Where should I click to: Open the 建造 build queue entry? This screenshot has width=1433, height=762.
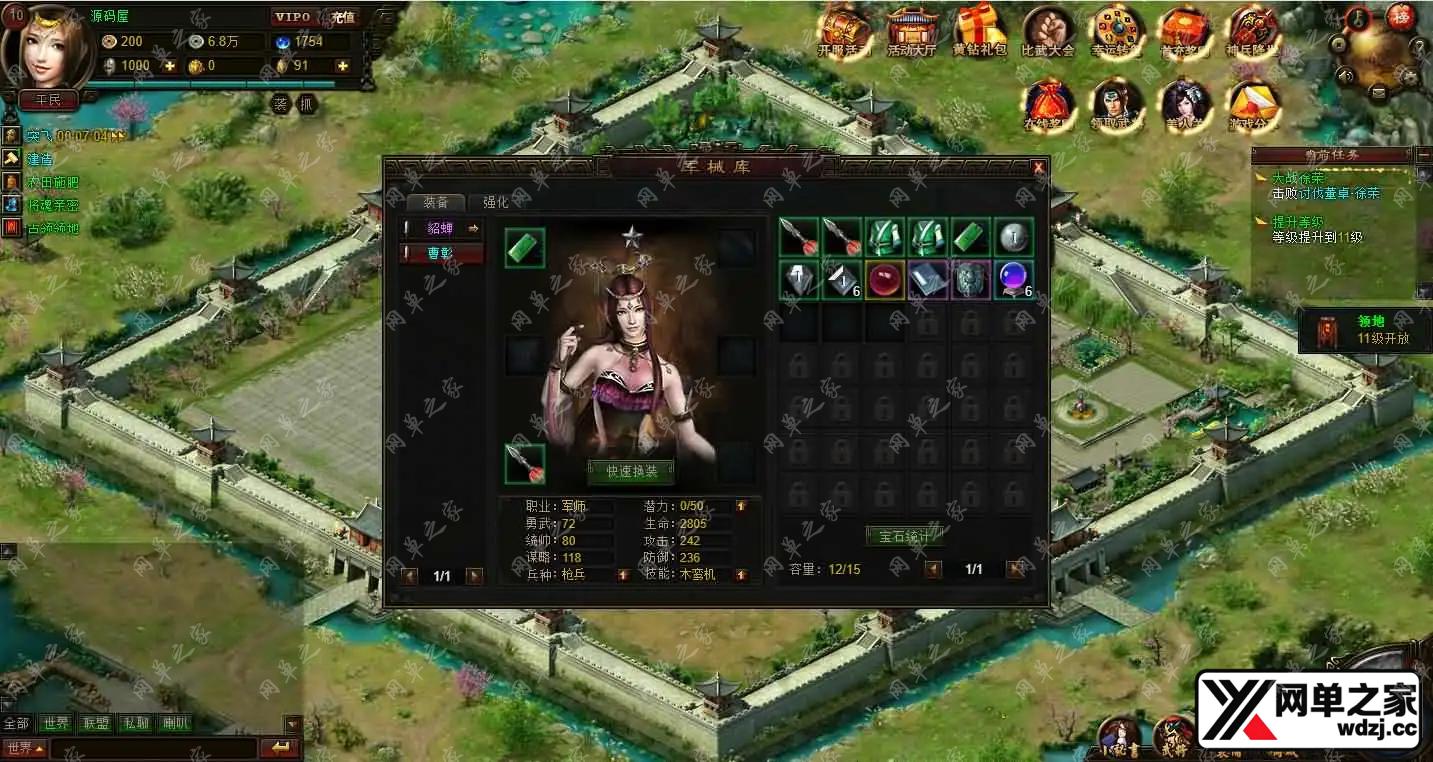tap(40, 159)
